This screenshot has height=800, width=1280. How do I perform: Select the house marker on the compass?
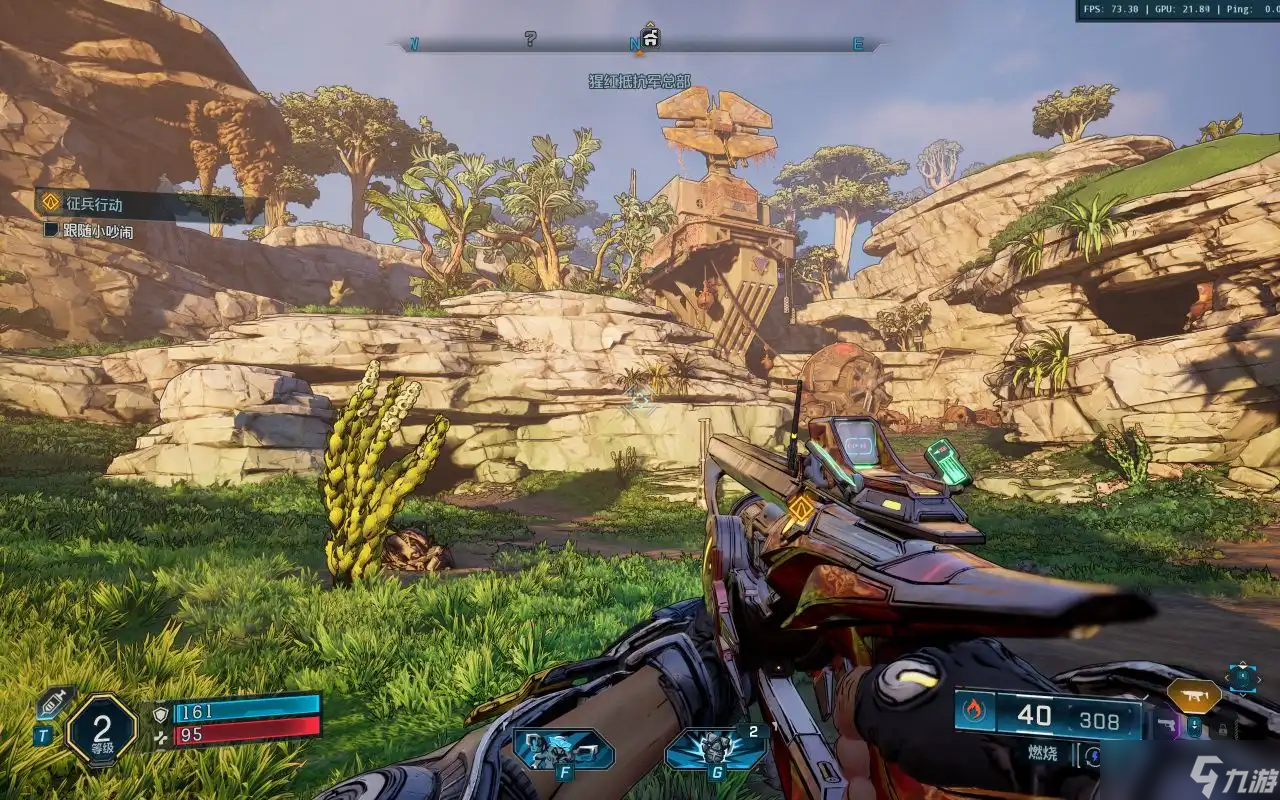651,39
